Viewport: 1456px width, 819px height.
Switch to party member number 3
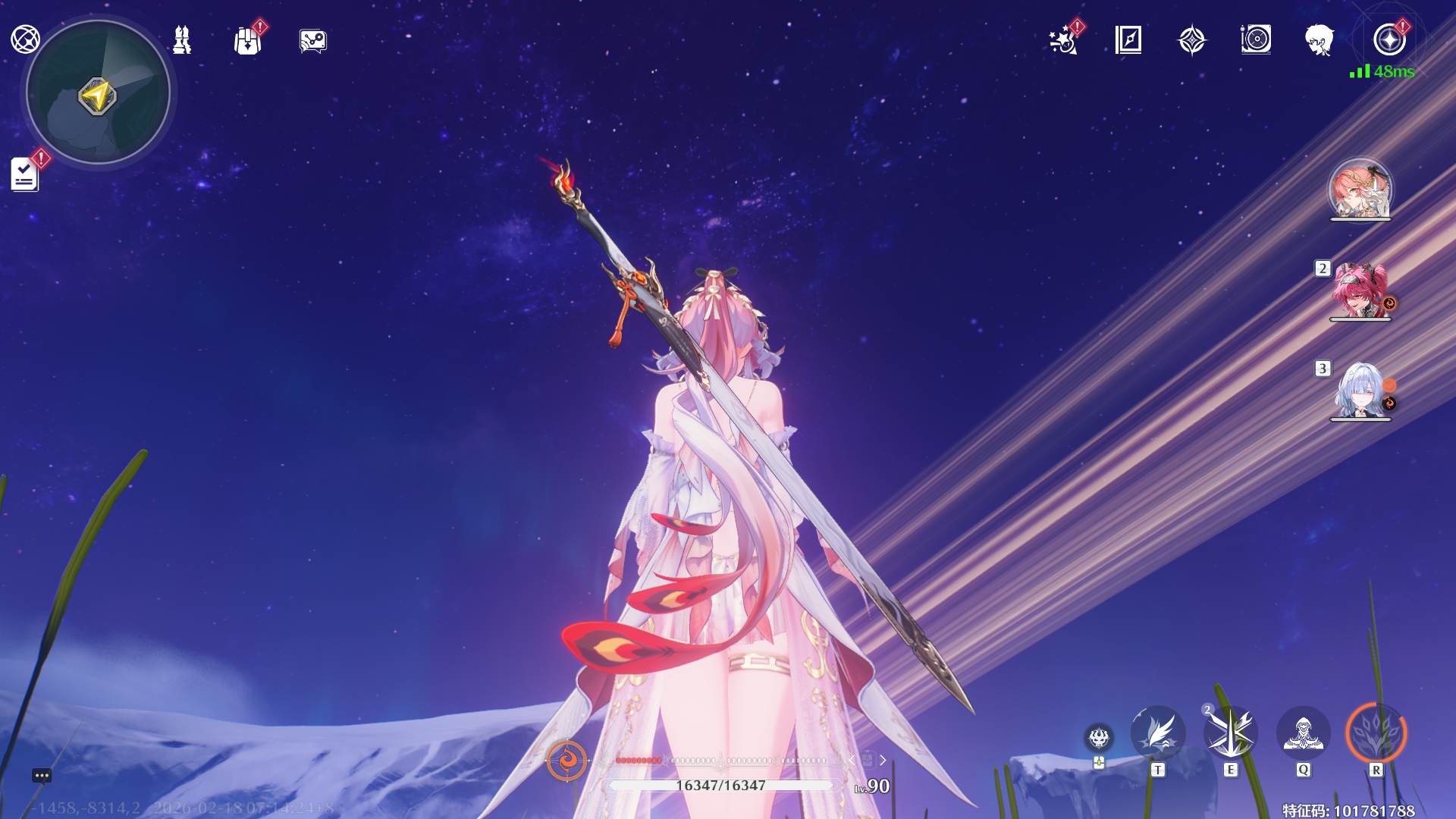point(1360,391)
